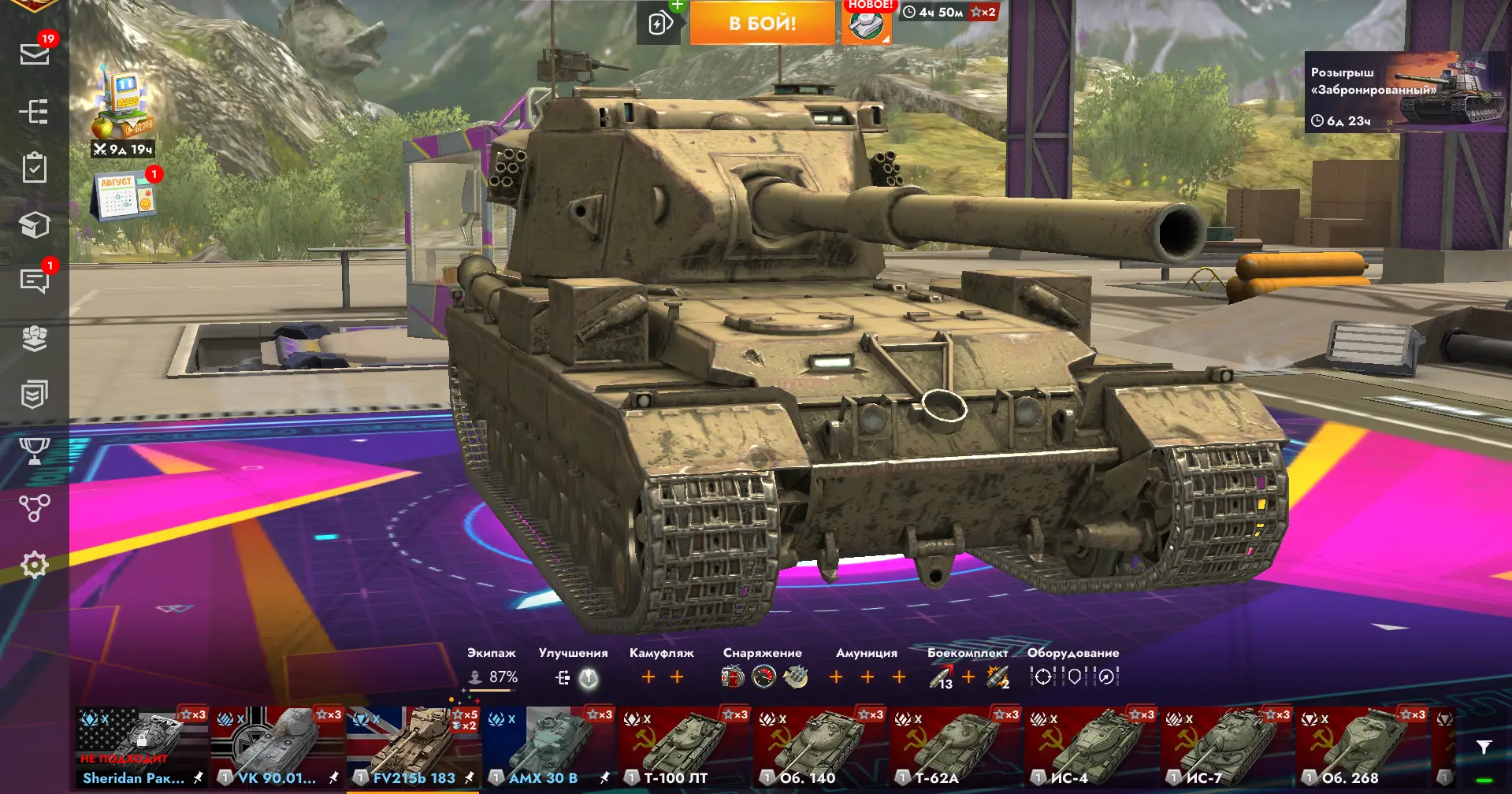The width and height of the screenshot is (1512, 794).
Task: Select the VK 90.01 tank card
Action: (x=277, y=747)
